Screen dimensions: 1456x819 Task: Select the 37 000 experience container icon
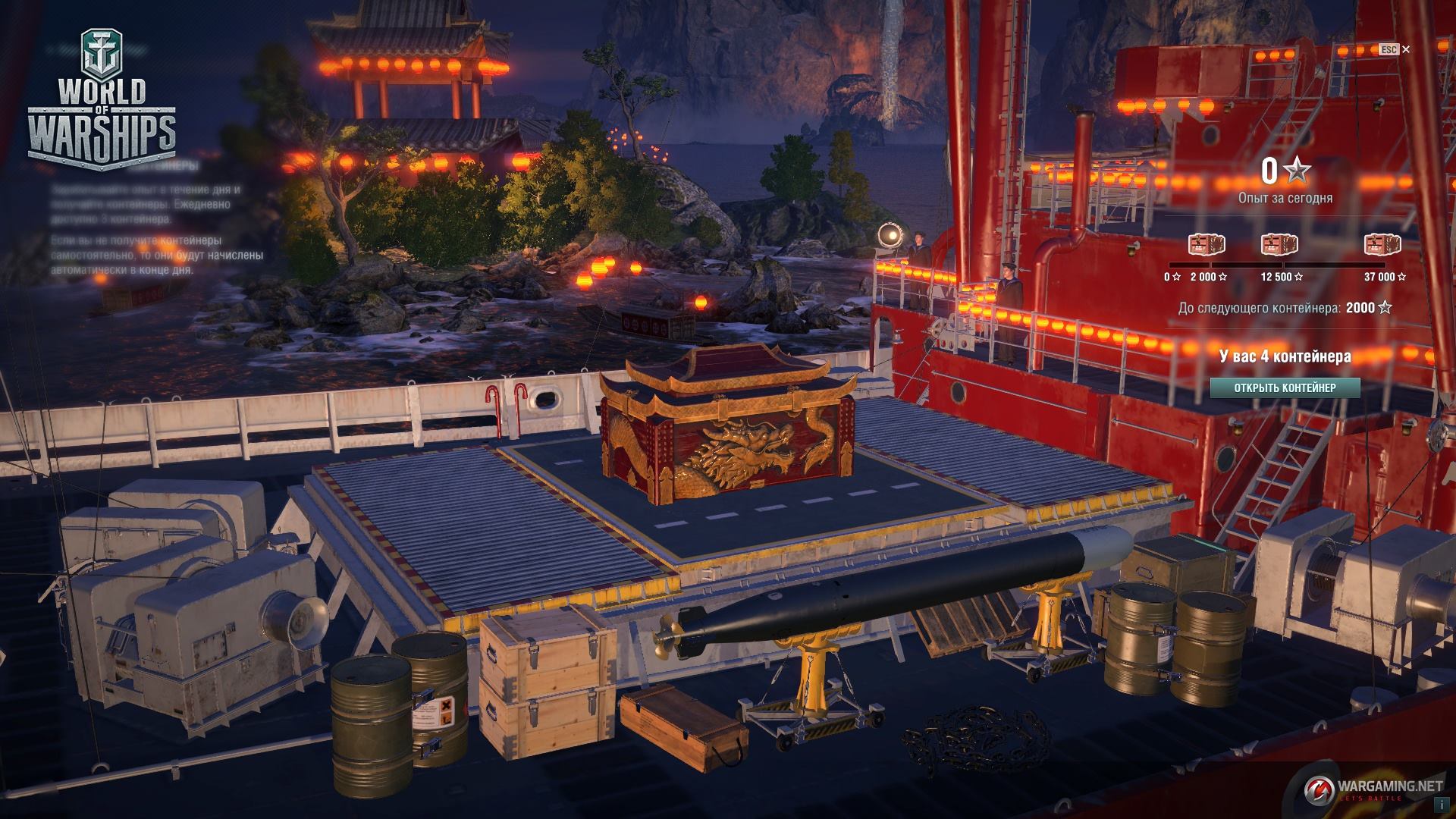1382,245
